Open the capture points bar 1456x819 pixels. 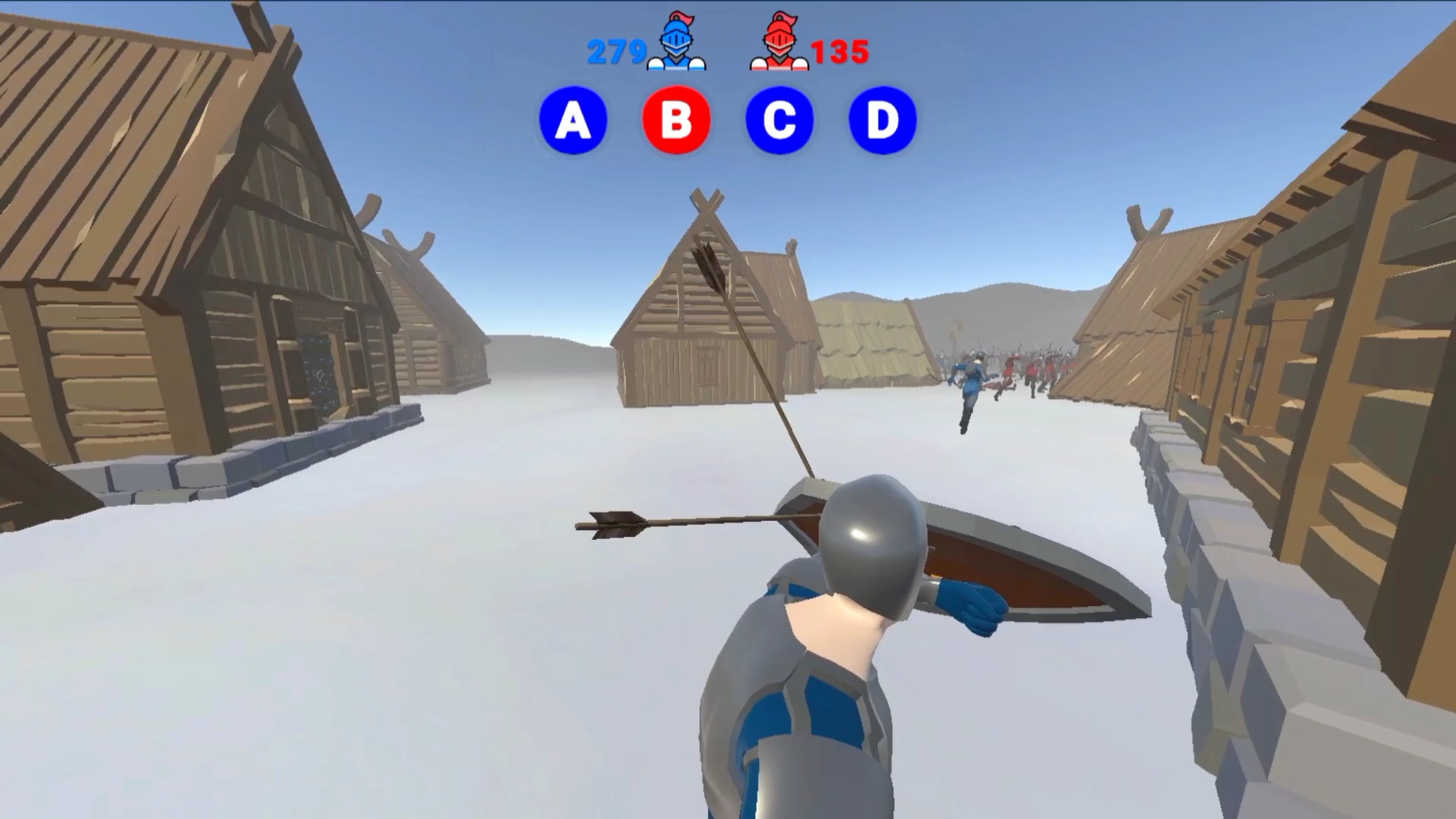click(728, 120)
